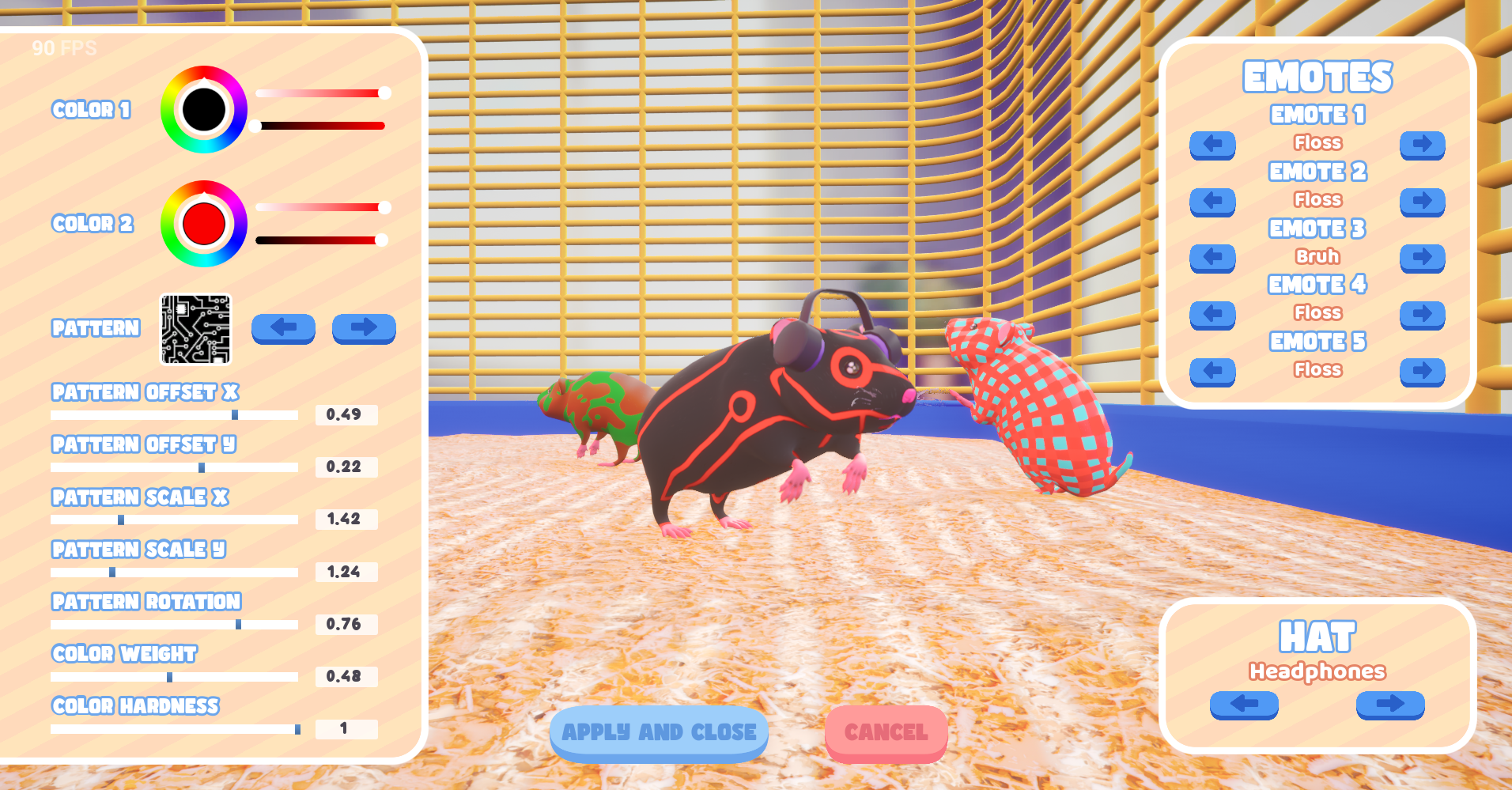1512x790 pixels.
Task: Click the Pattern right arrow to change pattern
Action: tap(364, 329)
